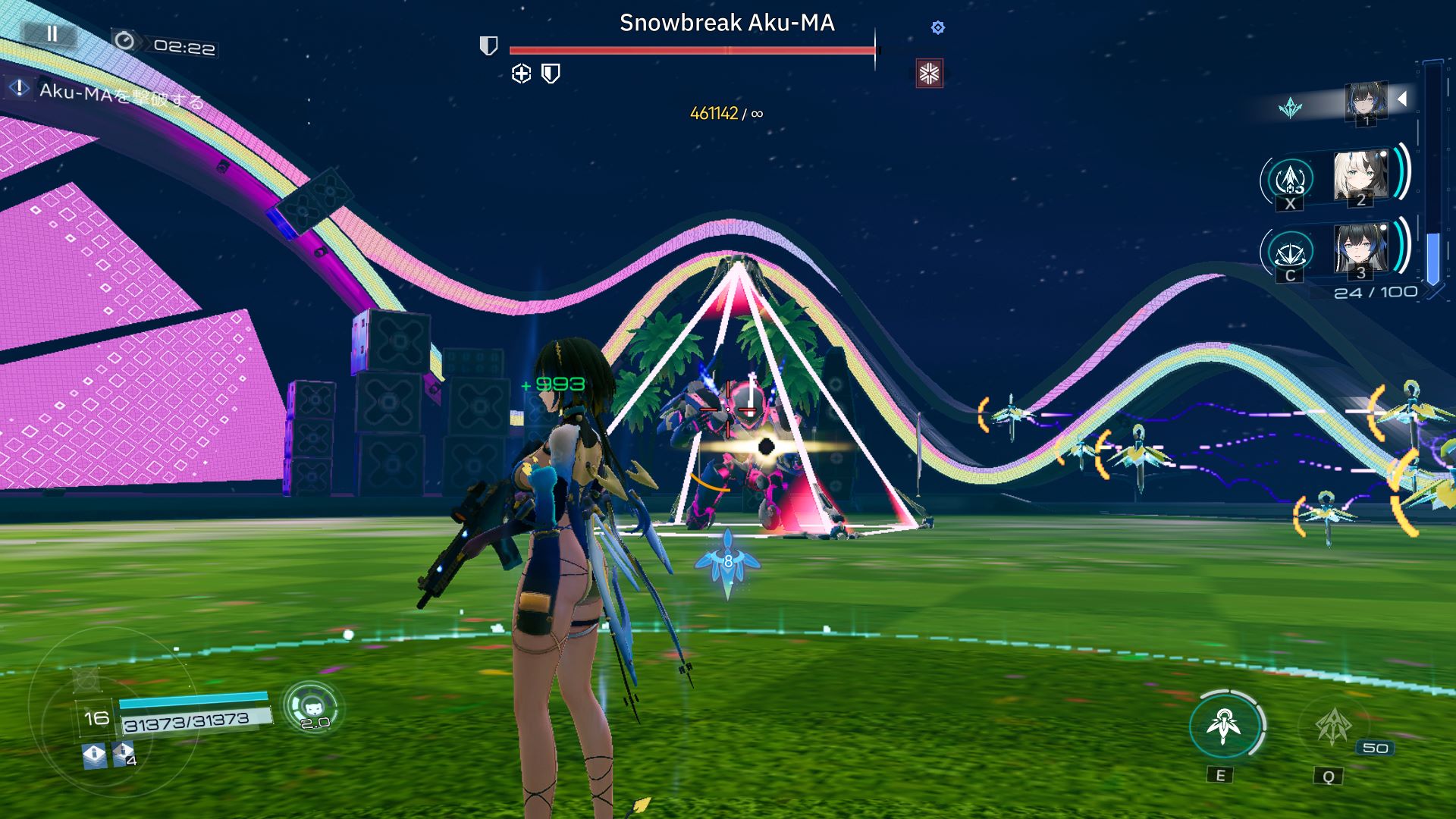
Task: Trigger the support skill icon labeled X
Action: coord(1290,180)
